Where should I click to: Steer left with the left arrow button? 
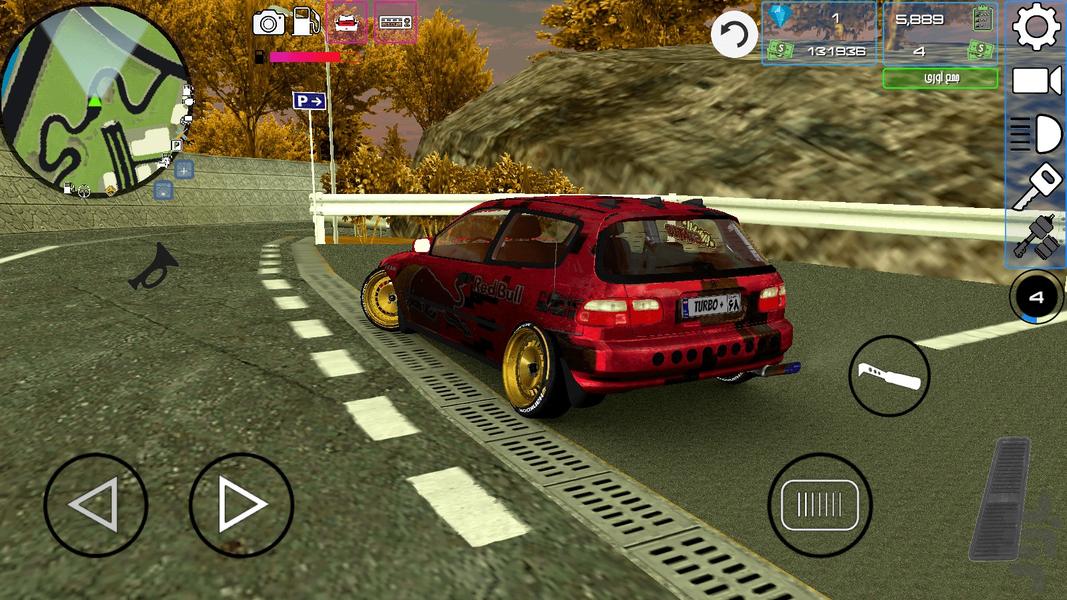click(x=95, y=504)
